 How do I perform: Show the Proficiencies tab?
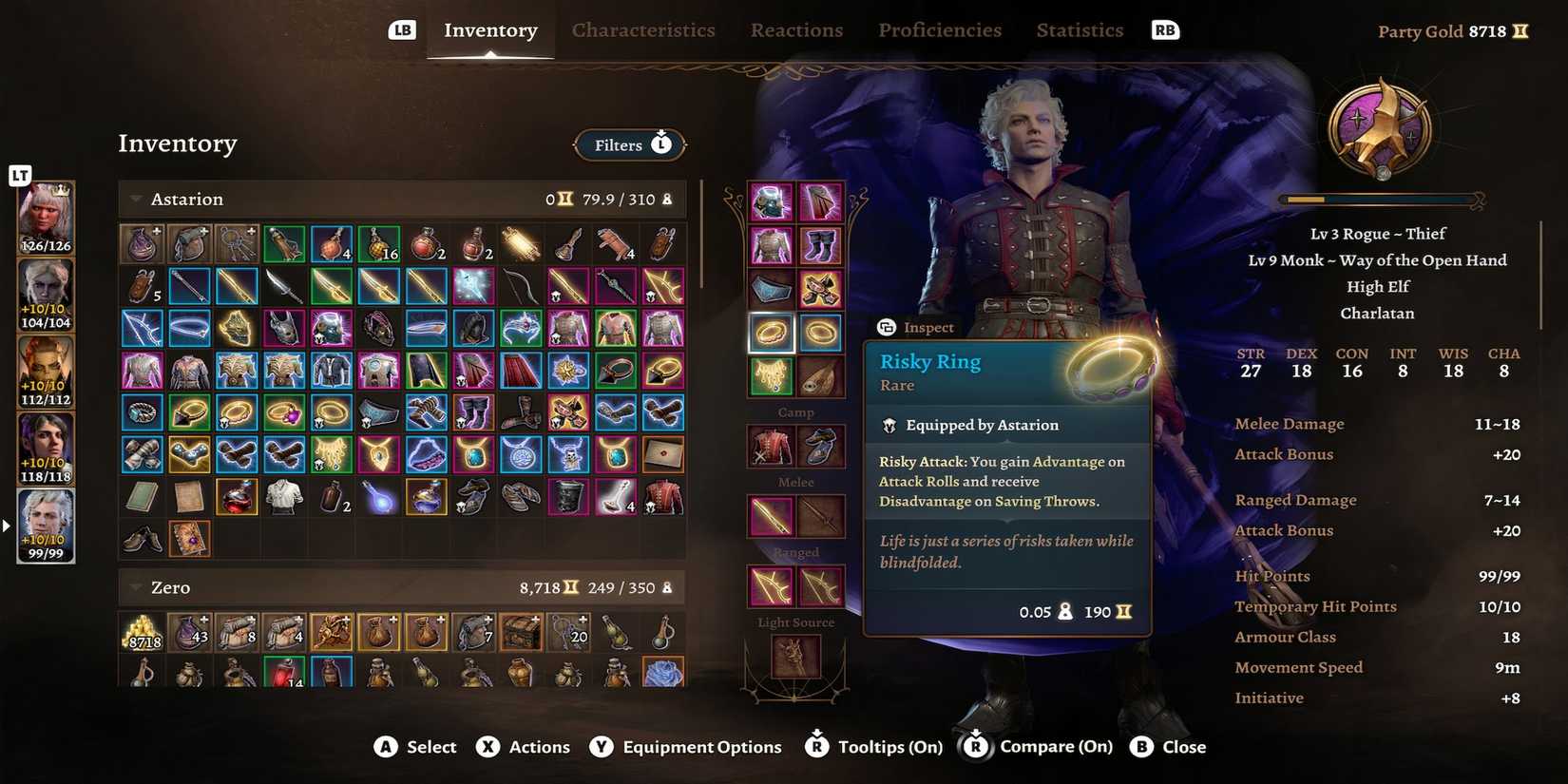click(940, 30)
